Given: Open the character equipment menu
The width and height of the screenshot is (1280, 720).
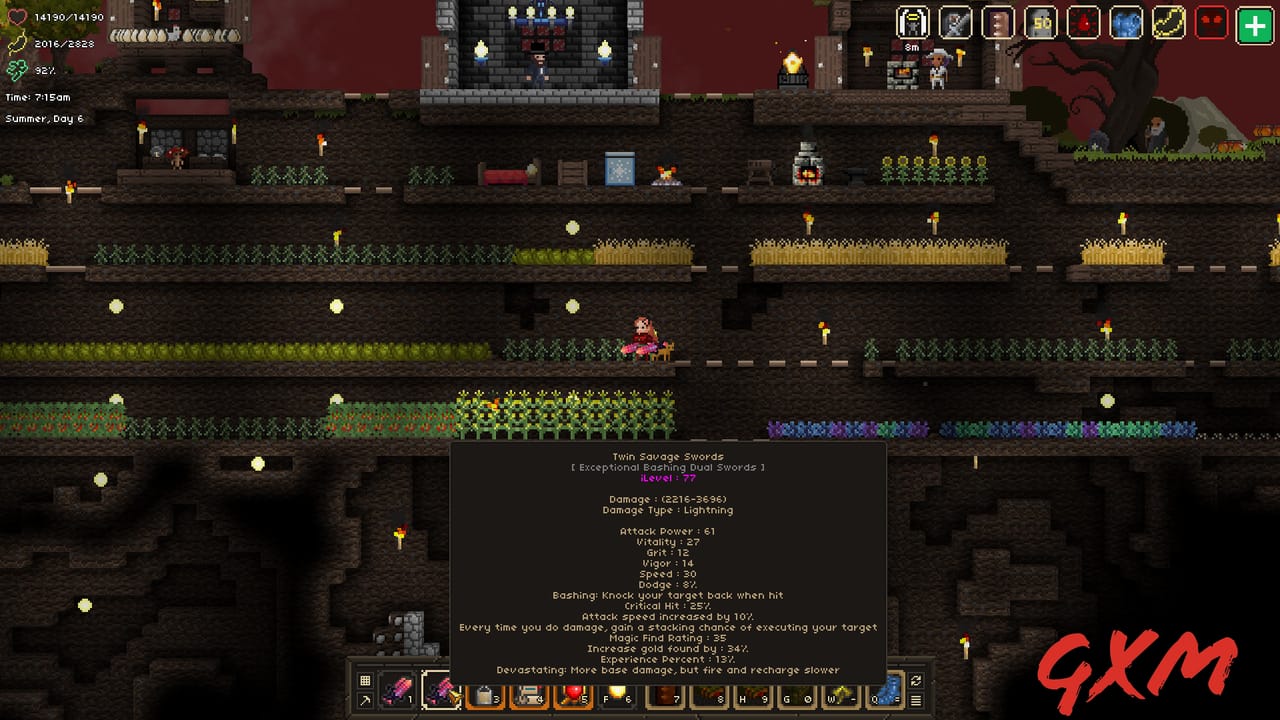Looking at the screenshot, I should [x=914, y=22].
